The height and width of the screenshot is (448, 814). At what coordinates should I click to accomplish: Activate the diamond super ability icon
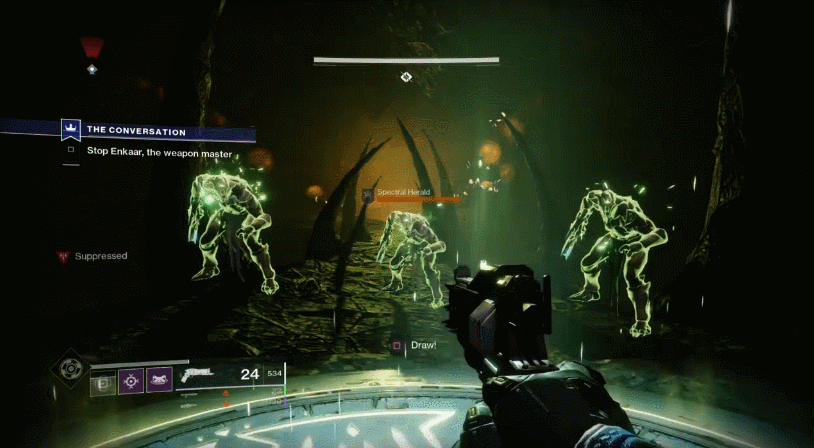point(68,370)
